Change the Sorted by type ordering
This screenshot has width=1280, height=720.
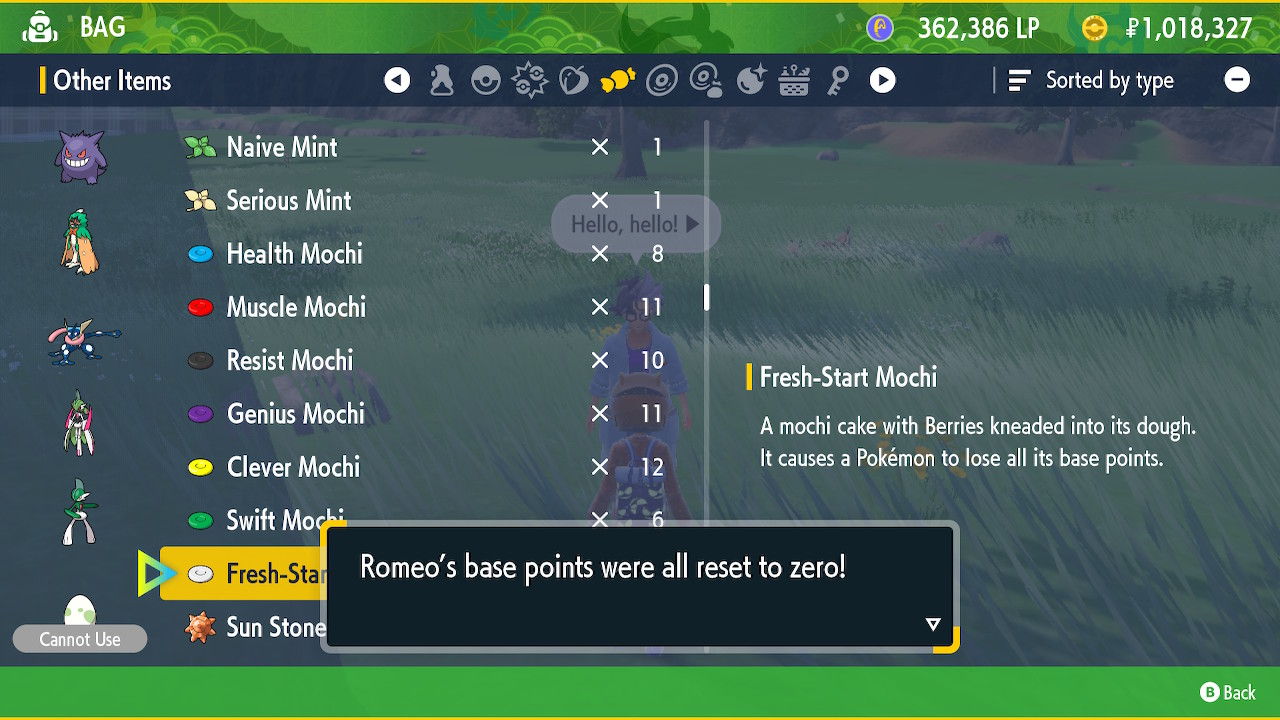[x=1094, y=80]
